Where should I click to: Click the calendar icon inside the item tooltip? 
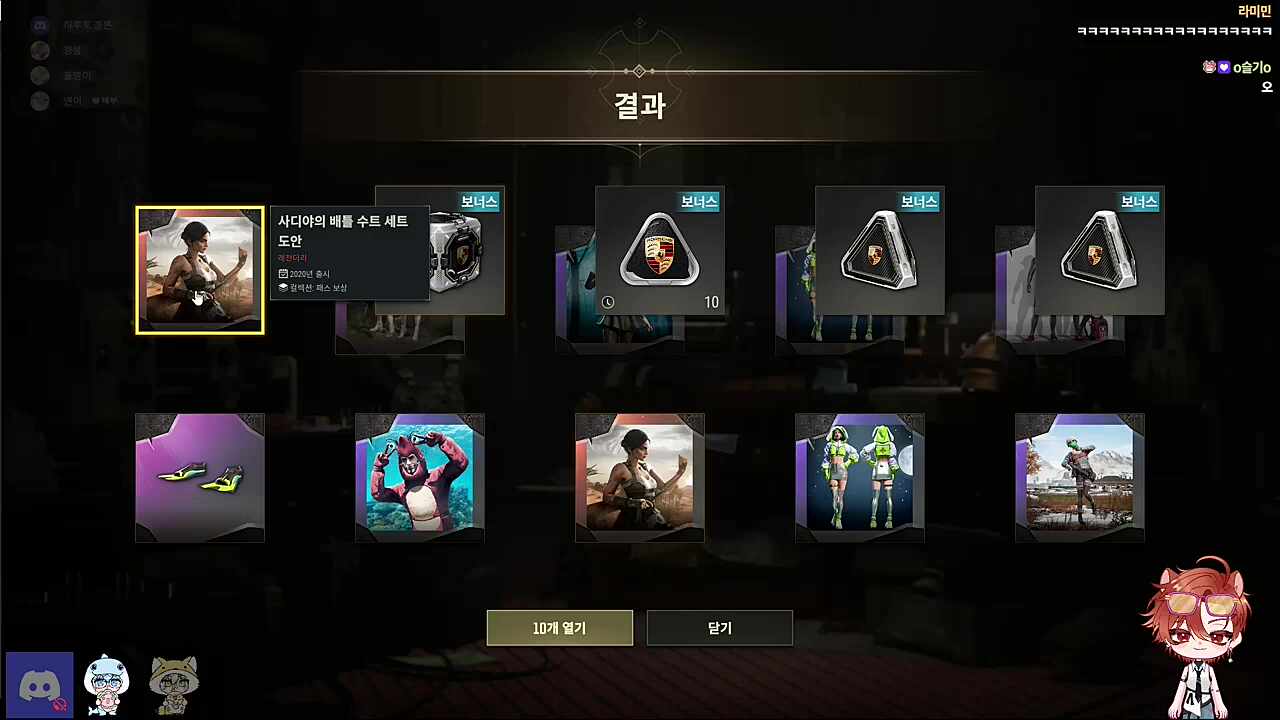(x=282, y=273)
